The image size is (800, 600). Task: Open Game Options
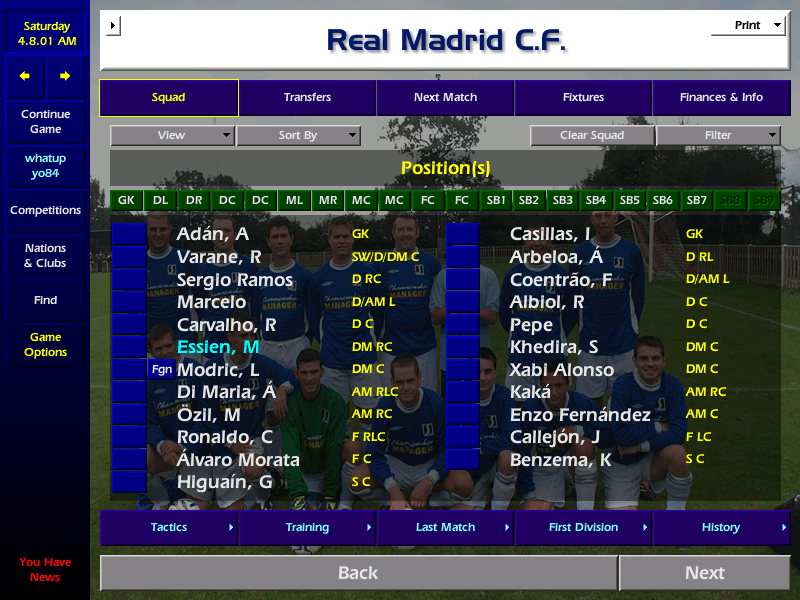point(45,344)
